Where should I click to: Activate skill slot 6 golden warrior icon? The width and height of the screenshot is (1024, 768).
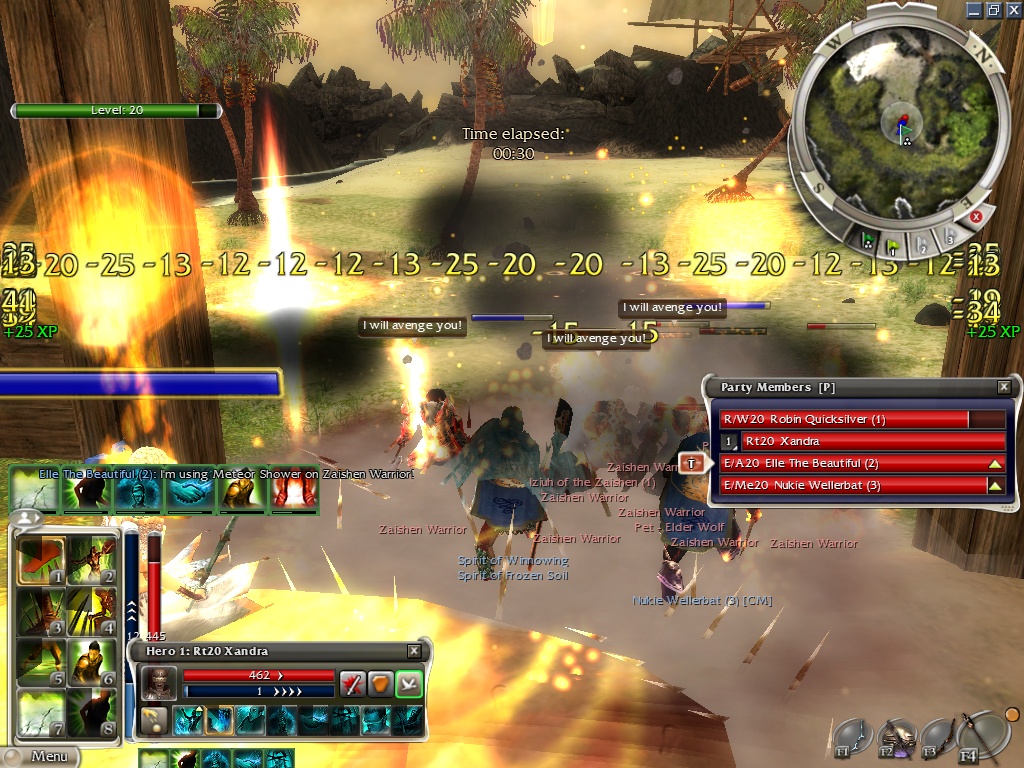tap(92, 662)
